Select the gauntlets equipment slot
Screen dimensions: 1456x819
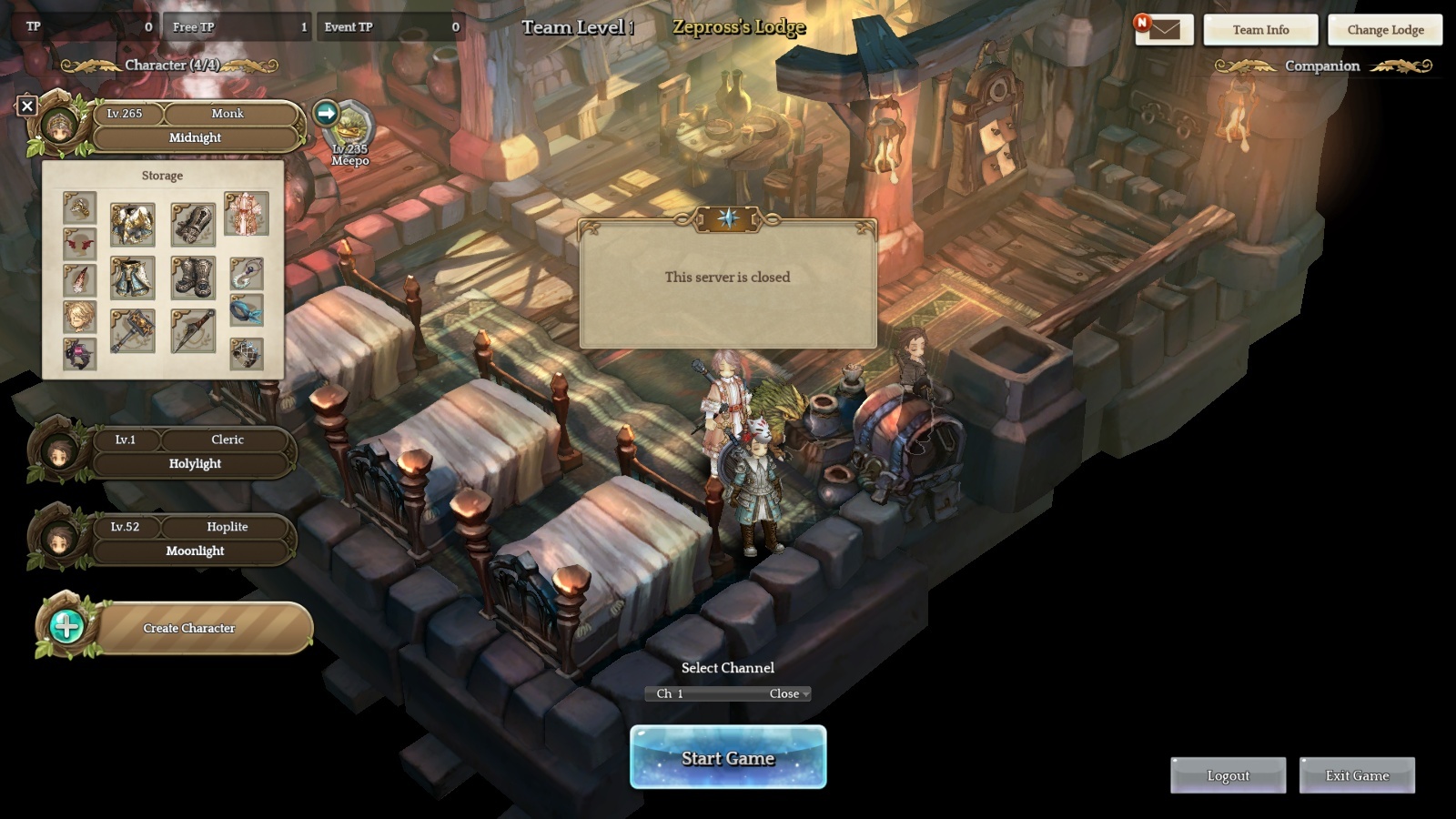pyautogui.click(x=193, y=224)
